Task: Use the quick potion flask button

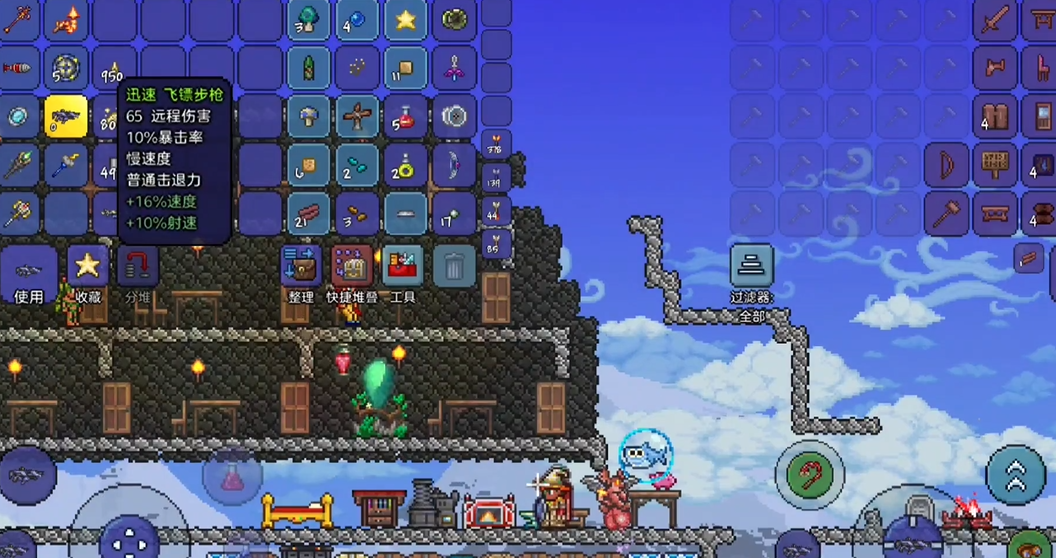Action: [233, 475]
